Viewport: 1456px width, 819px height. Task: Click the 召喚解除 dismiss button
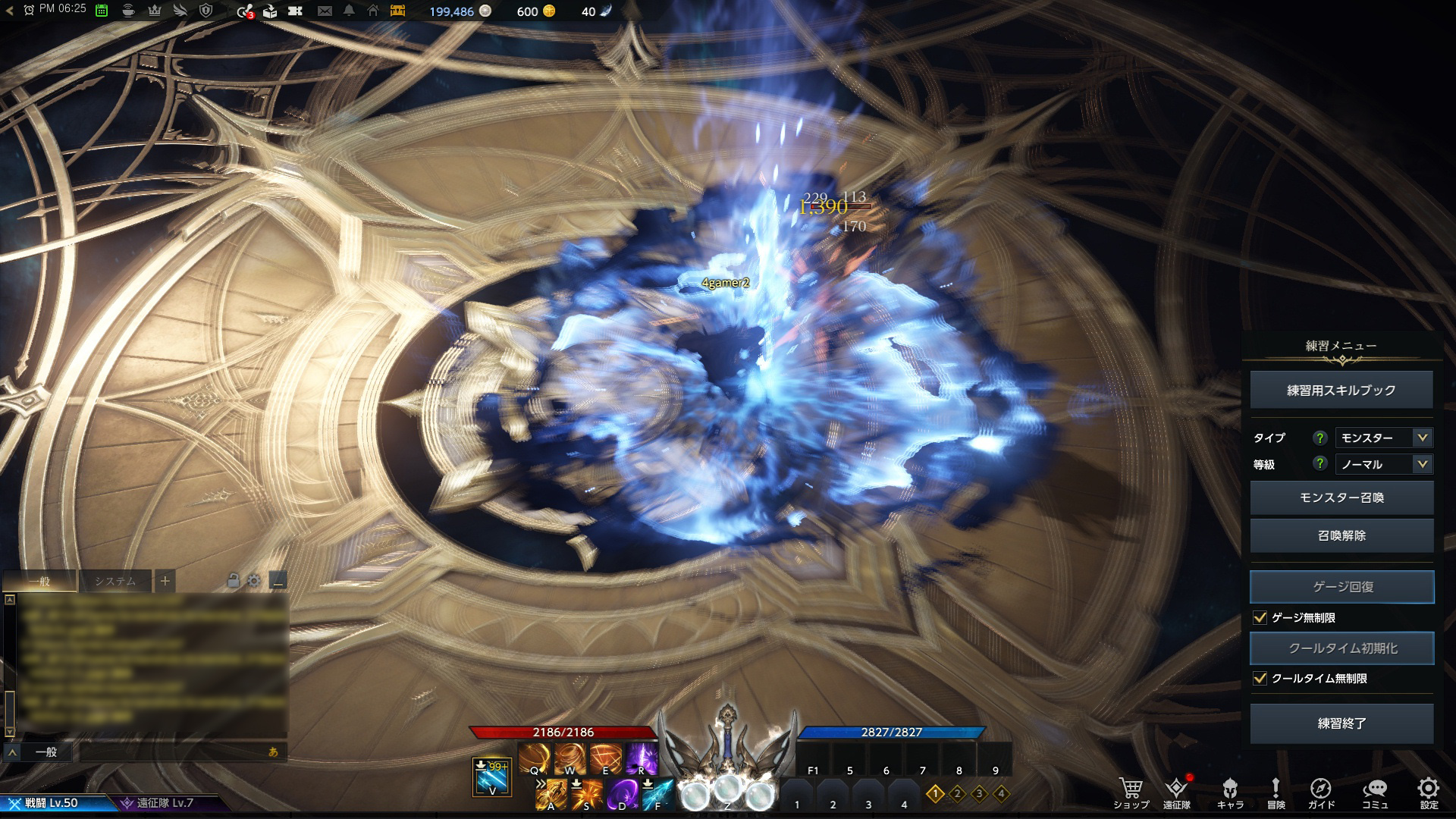pos(1341,535)
